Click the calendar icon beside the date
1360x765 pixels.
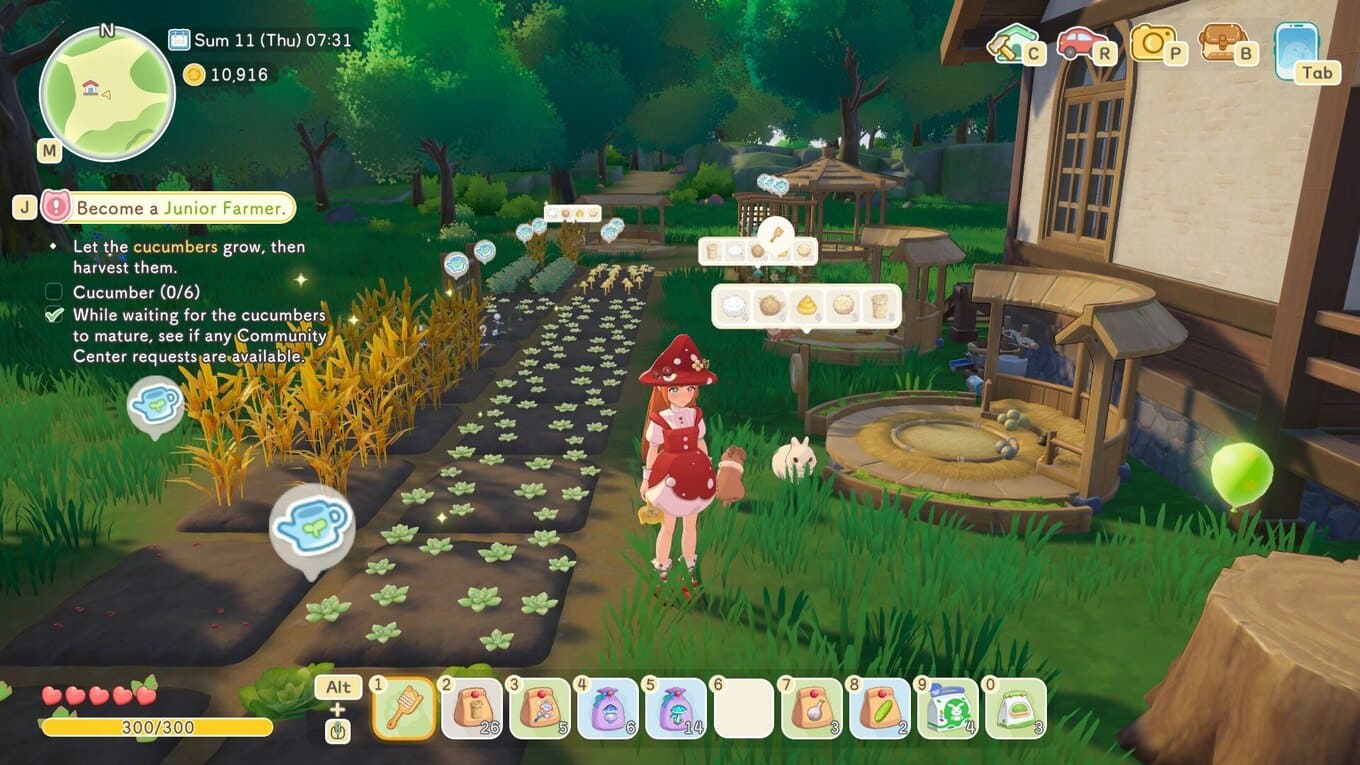[x=179, y=40]
